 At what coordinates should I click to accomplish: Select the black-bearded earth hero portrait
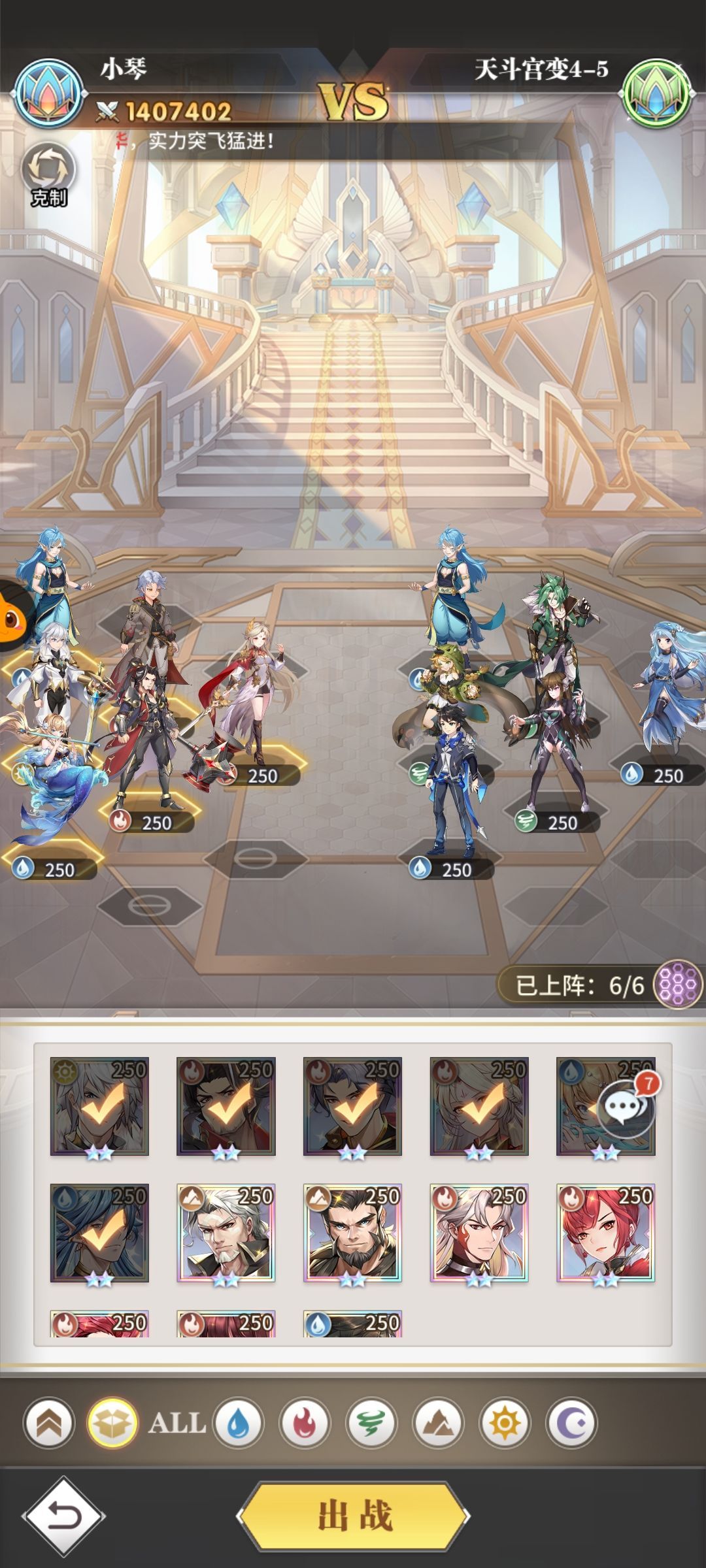[x=352, y=1232]
